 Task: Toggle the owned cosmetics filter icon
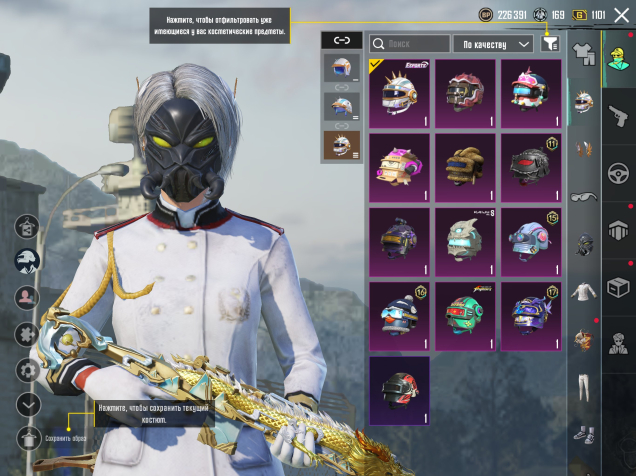pos(550,43)
